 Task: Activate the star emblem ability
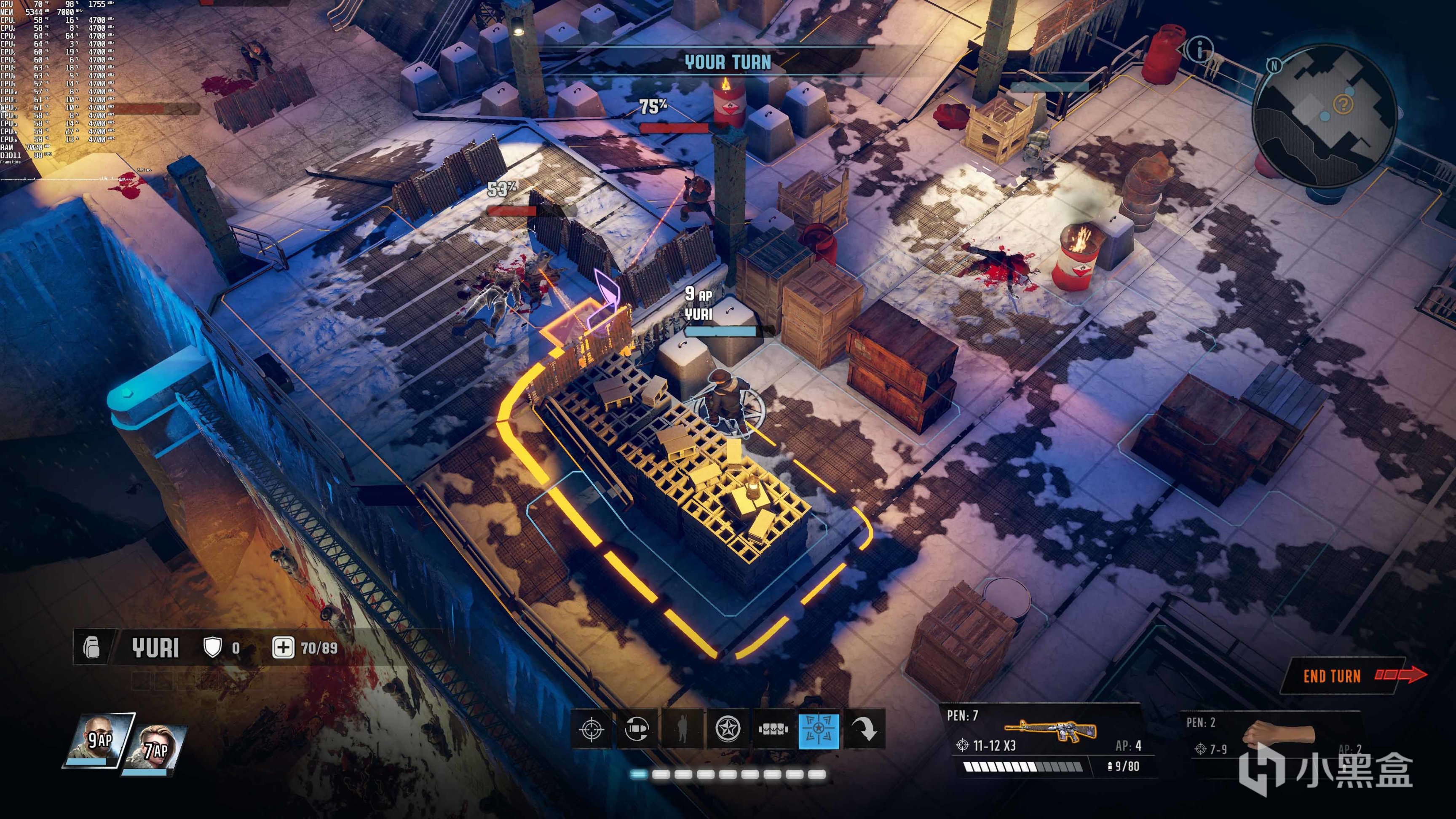tap(728, 729)
